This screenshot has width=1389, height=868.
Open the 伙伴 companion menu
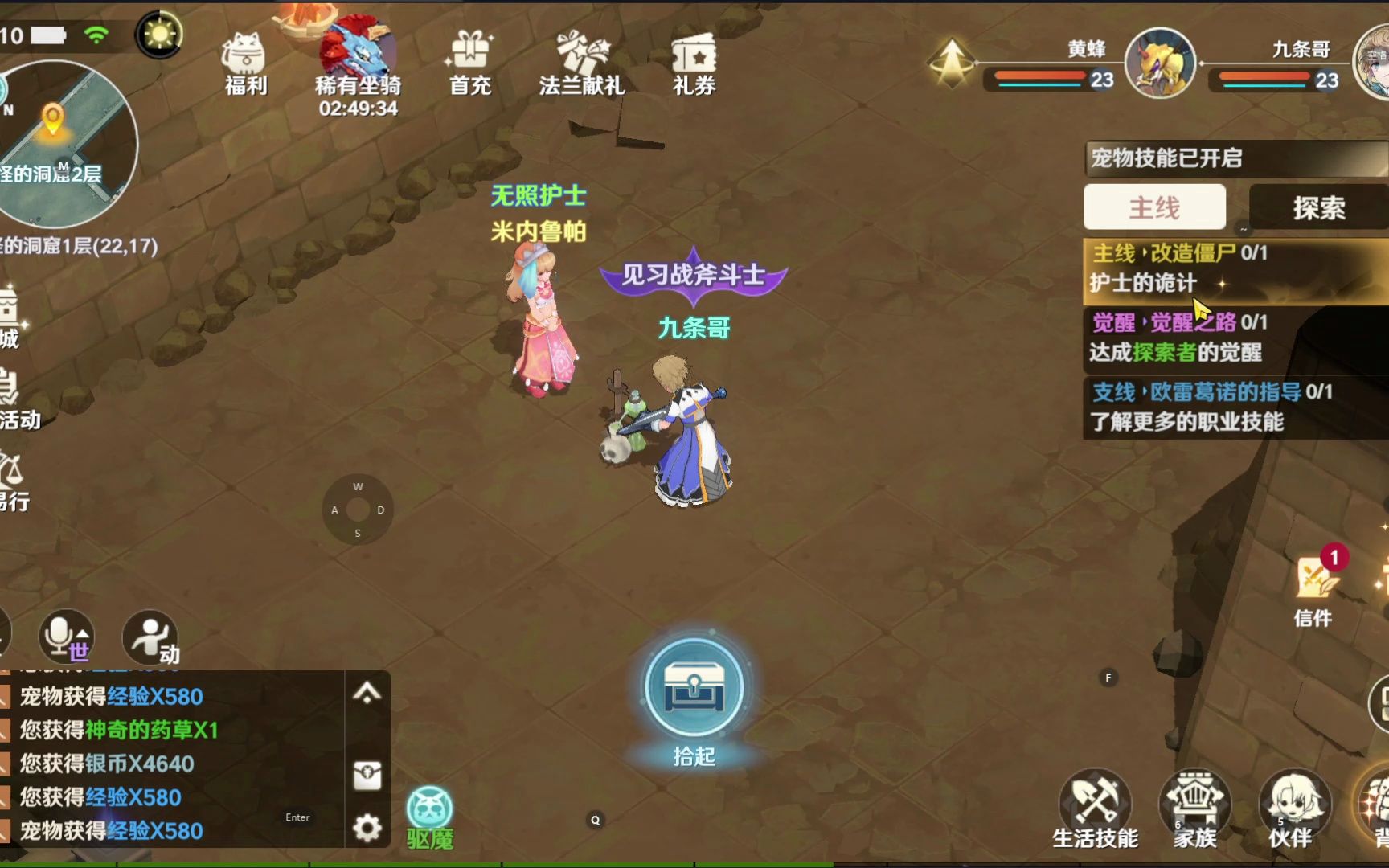click(1293, 808)
